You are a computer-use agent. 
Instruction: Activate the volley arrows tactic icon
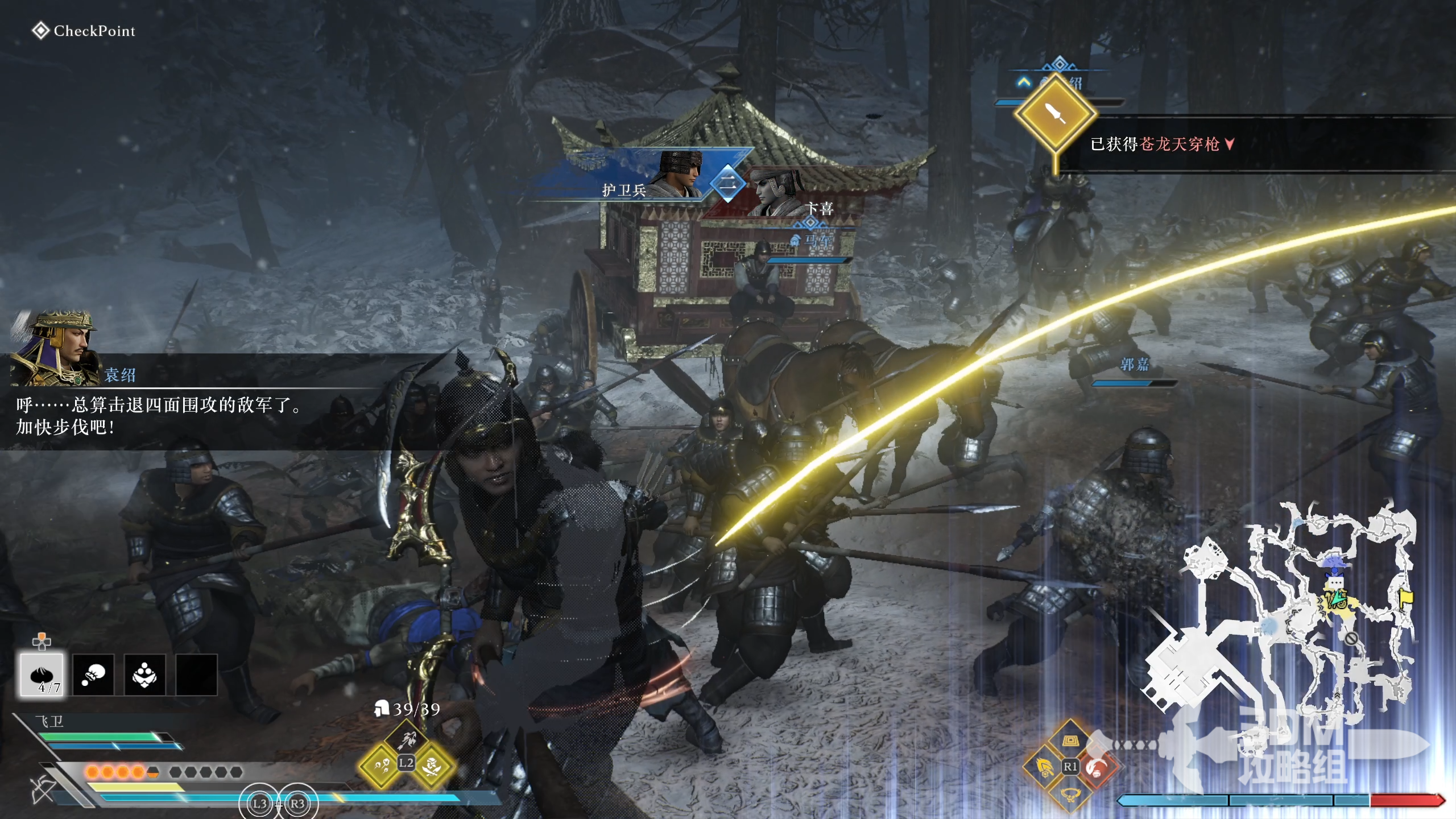click(381, 766)
